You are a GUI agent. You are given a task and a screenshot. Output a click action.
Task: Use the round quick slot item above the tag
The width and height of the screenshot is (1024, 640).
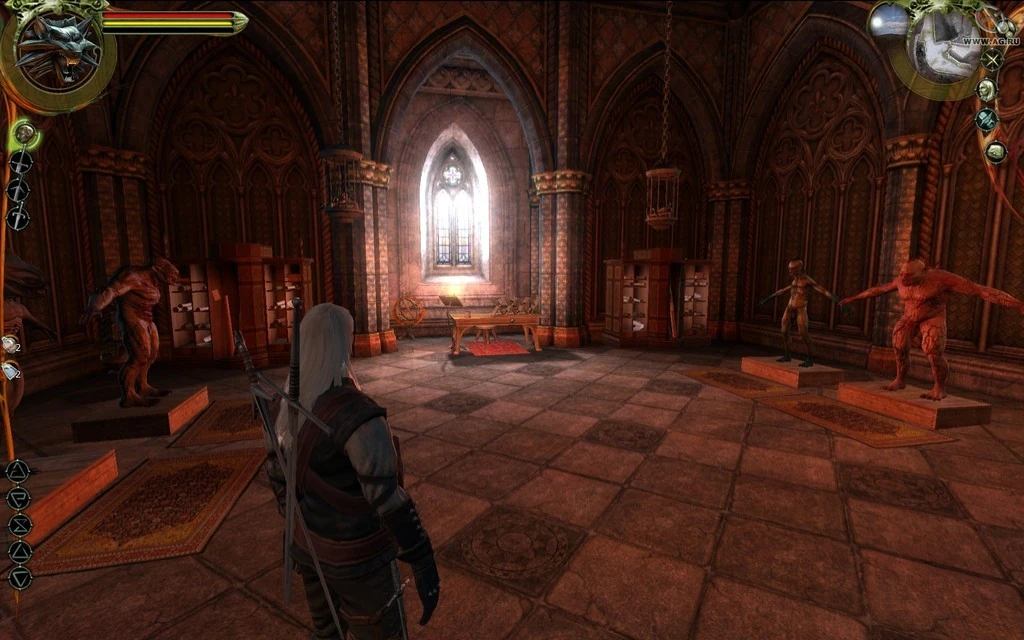[9, 344]
